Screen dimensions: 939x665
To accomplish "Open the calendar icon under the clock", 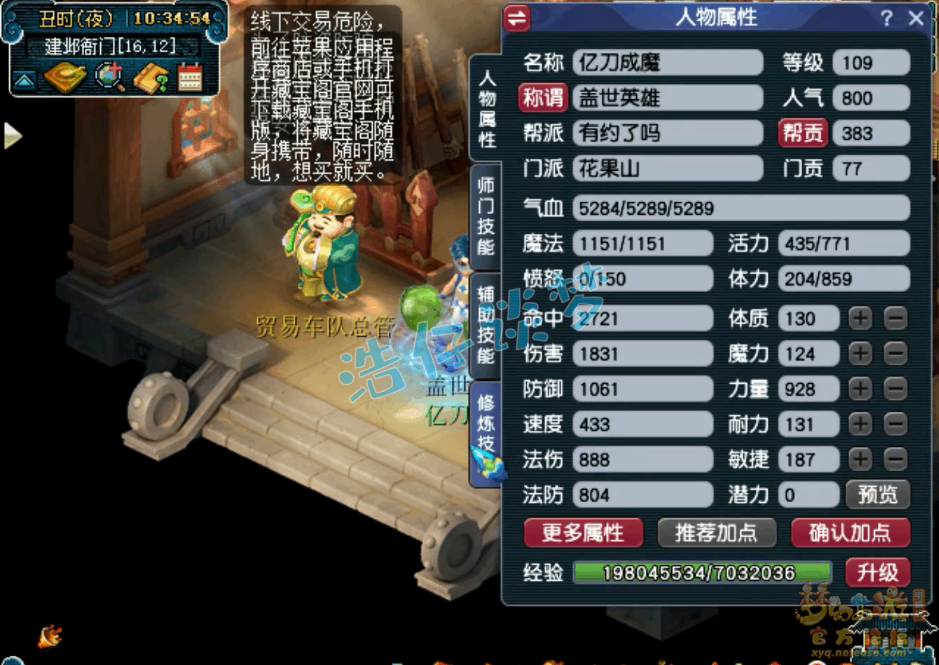I will (189, 78).
